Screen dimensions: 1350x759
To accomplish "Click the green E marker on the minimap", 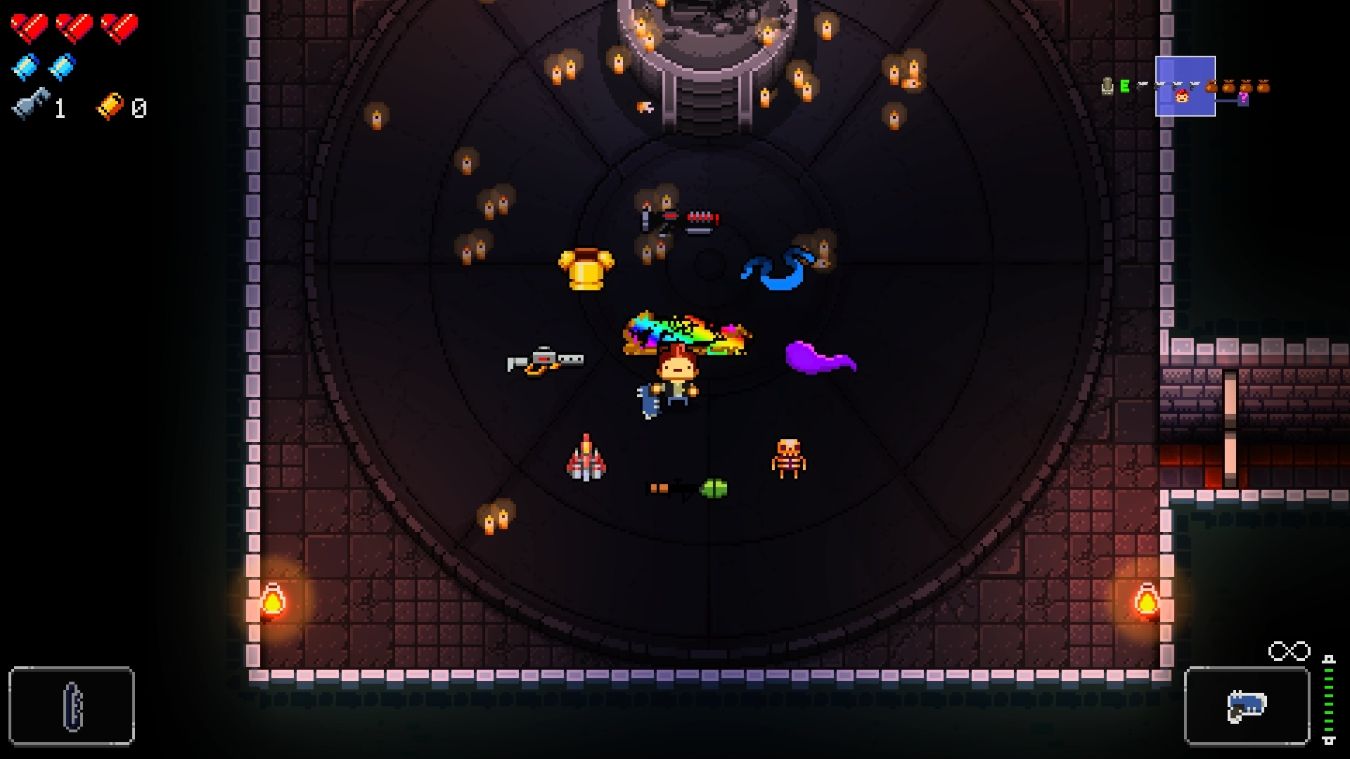I will click(1125, 87).
